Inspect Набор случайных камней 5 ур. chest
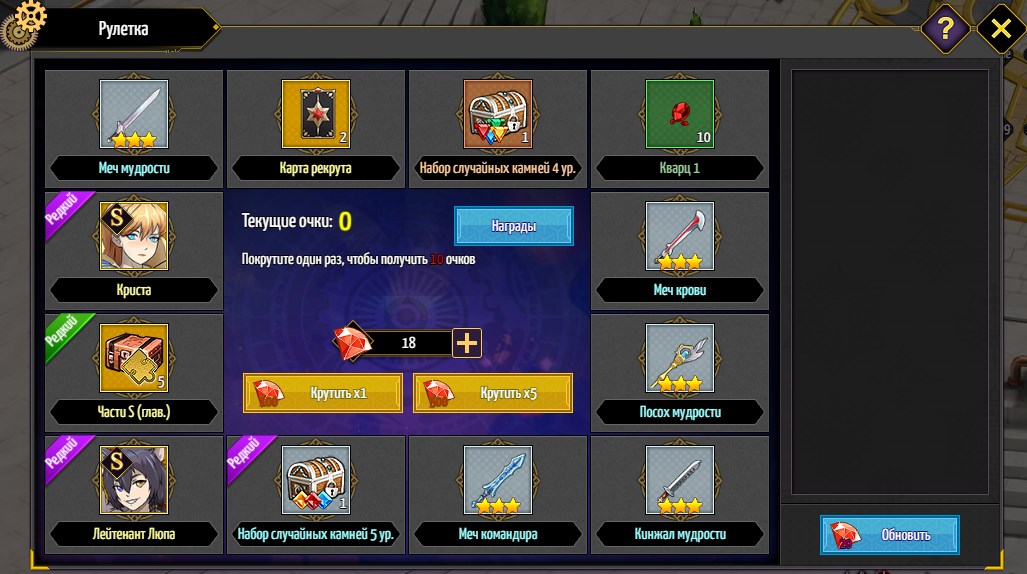Screen dimensions: 1027x574 tap(316, 480)
